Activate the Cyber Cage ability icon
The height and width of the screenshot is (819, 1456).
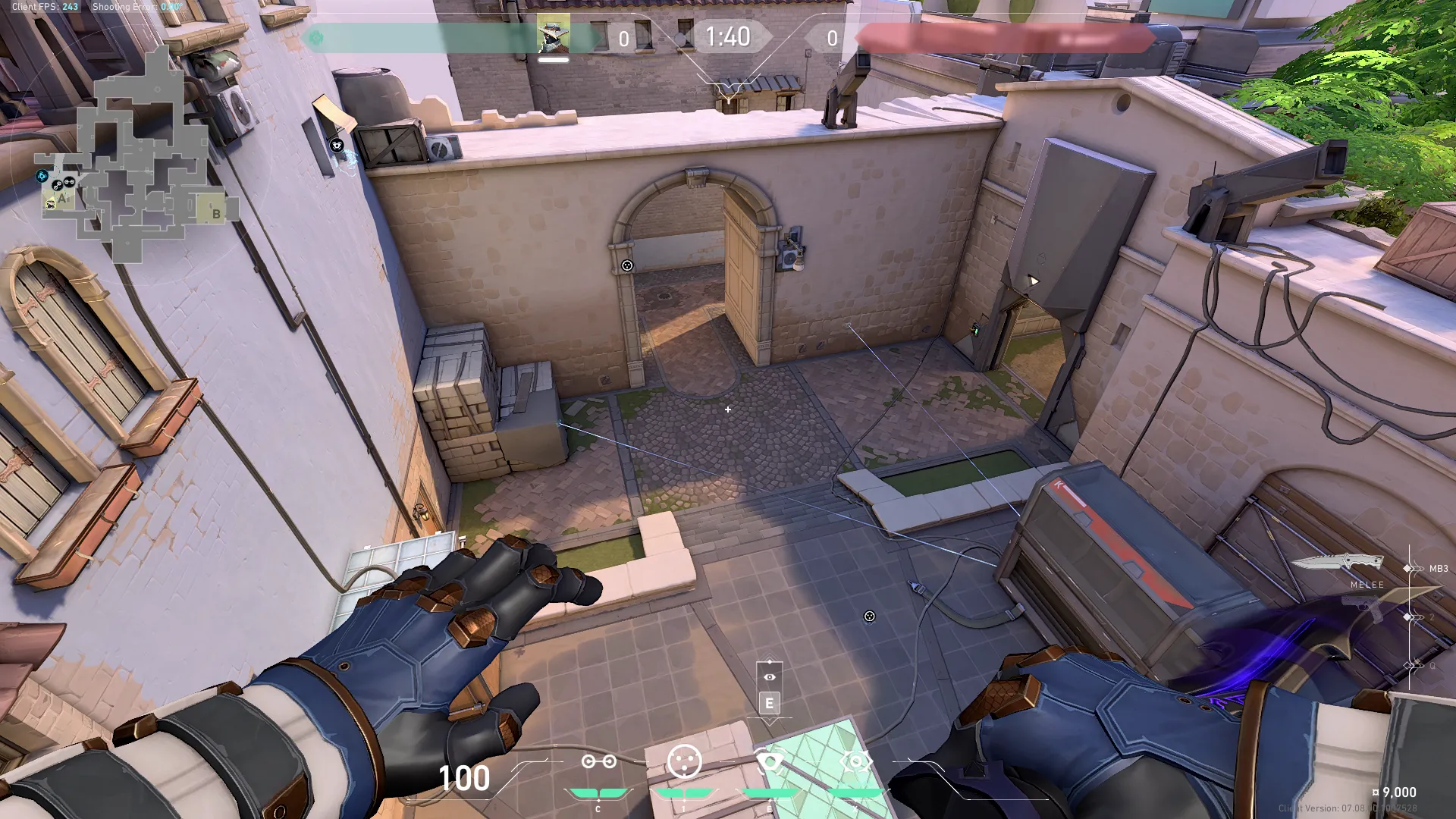[x=684, y=761]
